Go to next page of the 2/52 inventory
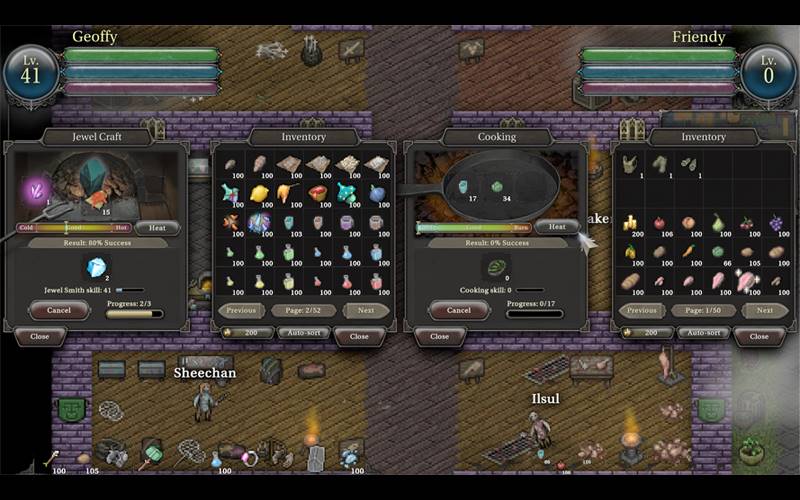 point(365,310)
